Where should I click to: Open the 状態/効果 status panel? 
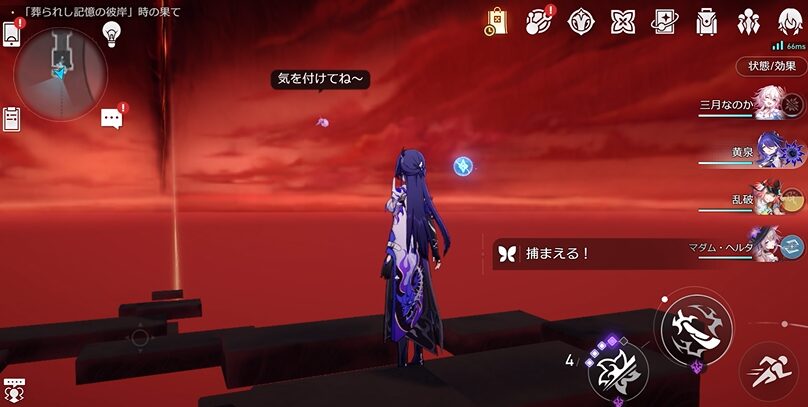point(771,66)
